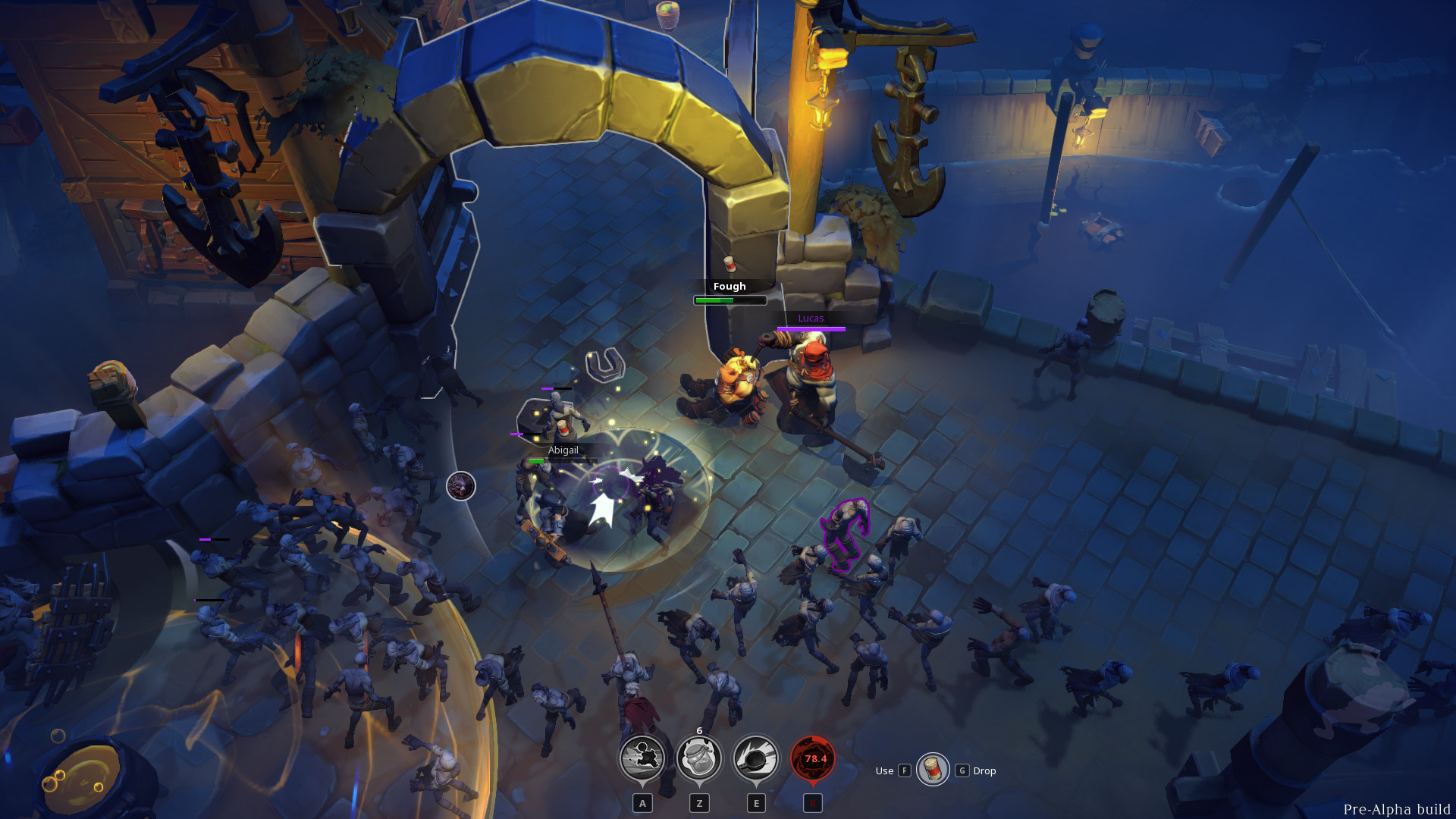The height and width of the screenshot is (819, 1456).
Task: Use the held bandage roll item
Action: (x=933, y=770)
